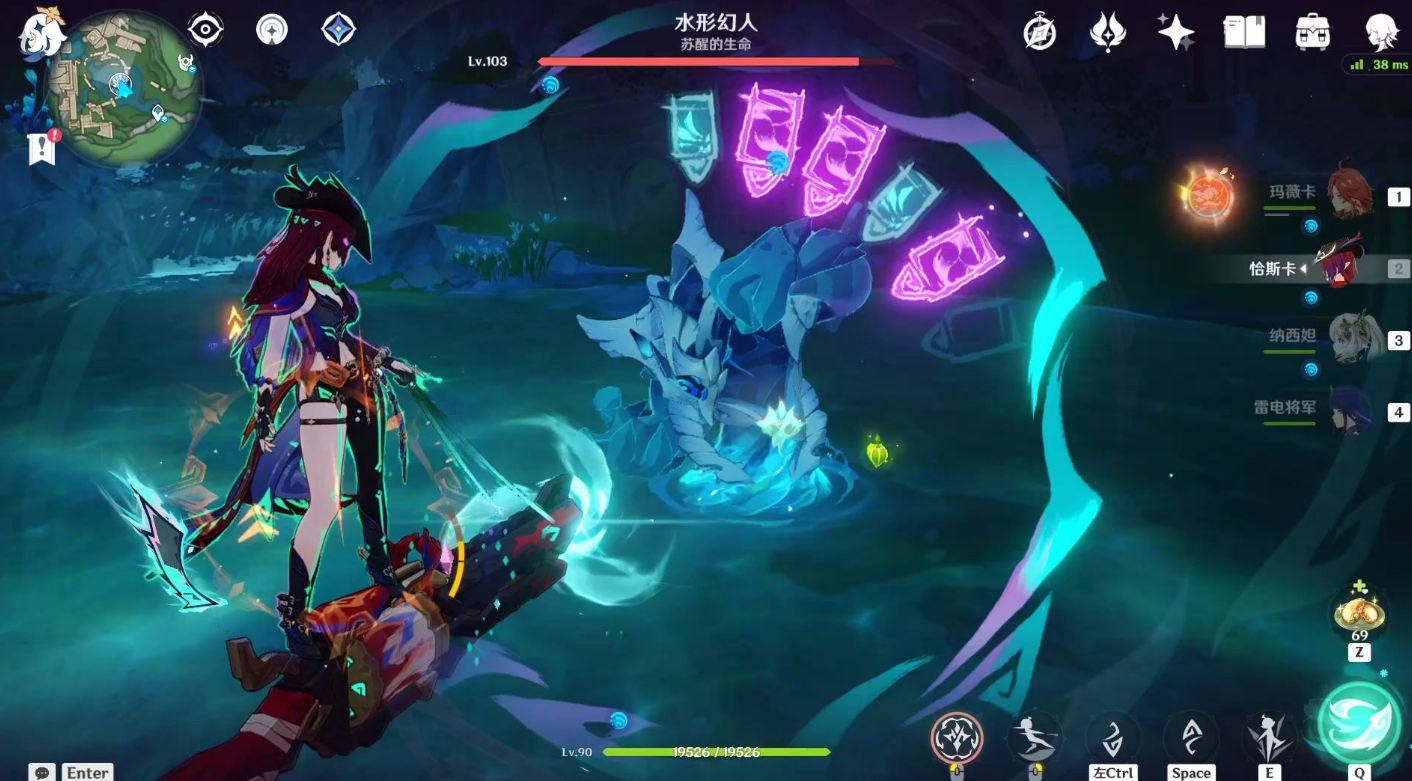
Task: Trigger the normal attack icon
Action: click(957, 738)
